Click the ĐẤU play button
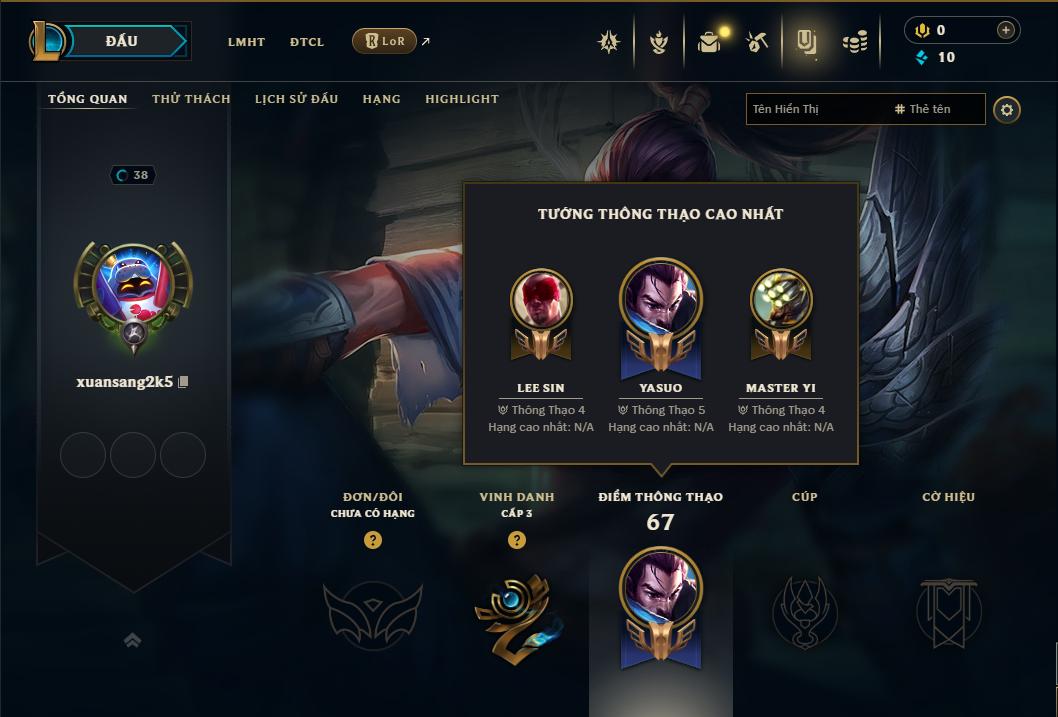1058x717 pixels. pos(122,41)
